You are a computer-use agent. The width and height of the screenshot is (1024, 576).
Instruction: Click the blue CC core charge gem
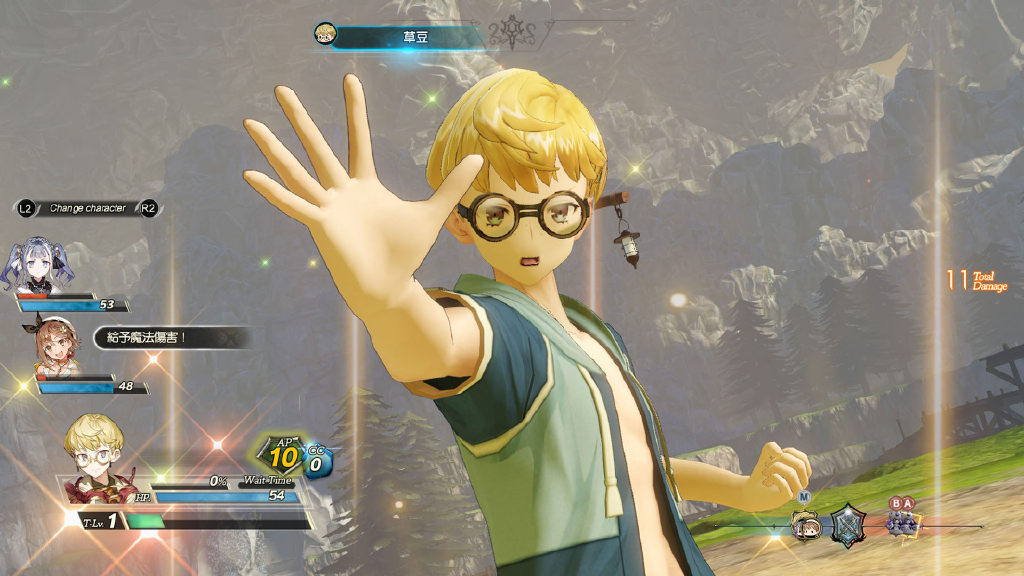(317, 463)
